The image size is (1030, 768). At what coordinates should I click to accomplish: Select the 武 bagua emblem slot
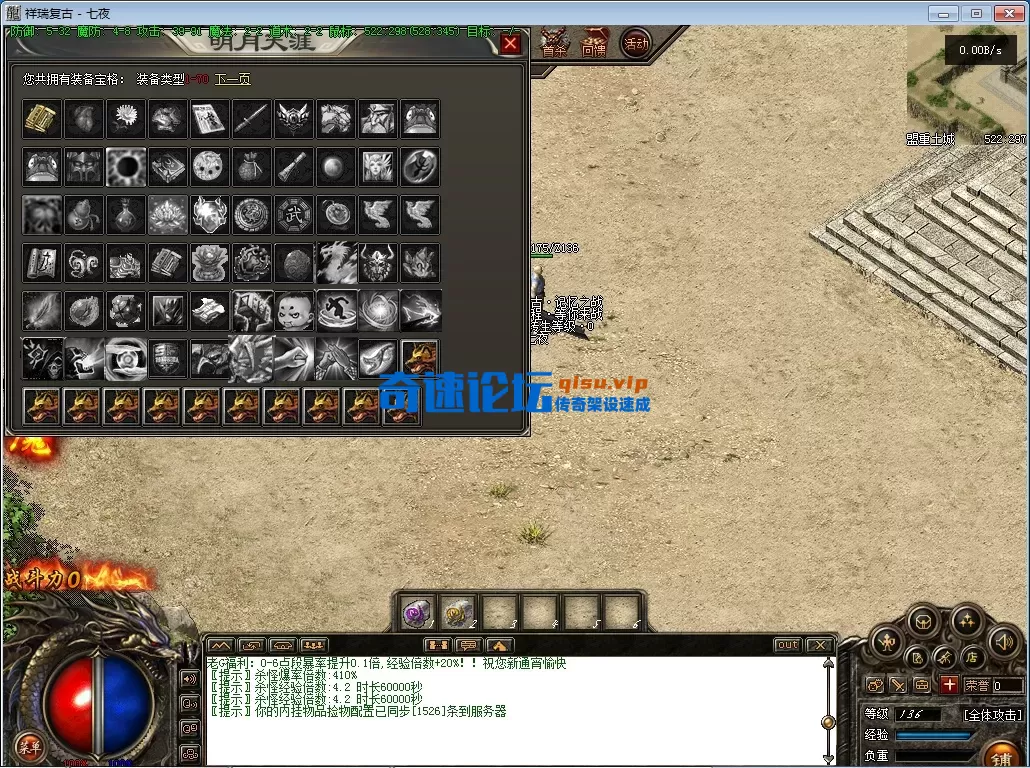294,214
